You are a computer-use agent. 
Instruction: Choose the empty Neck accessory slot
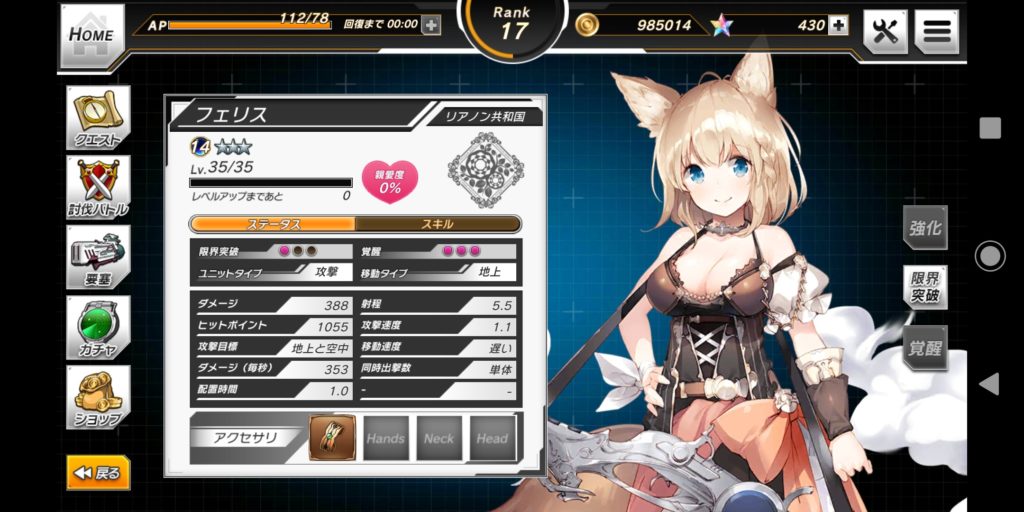coord(439,438)
